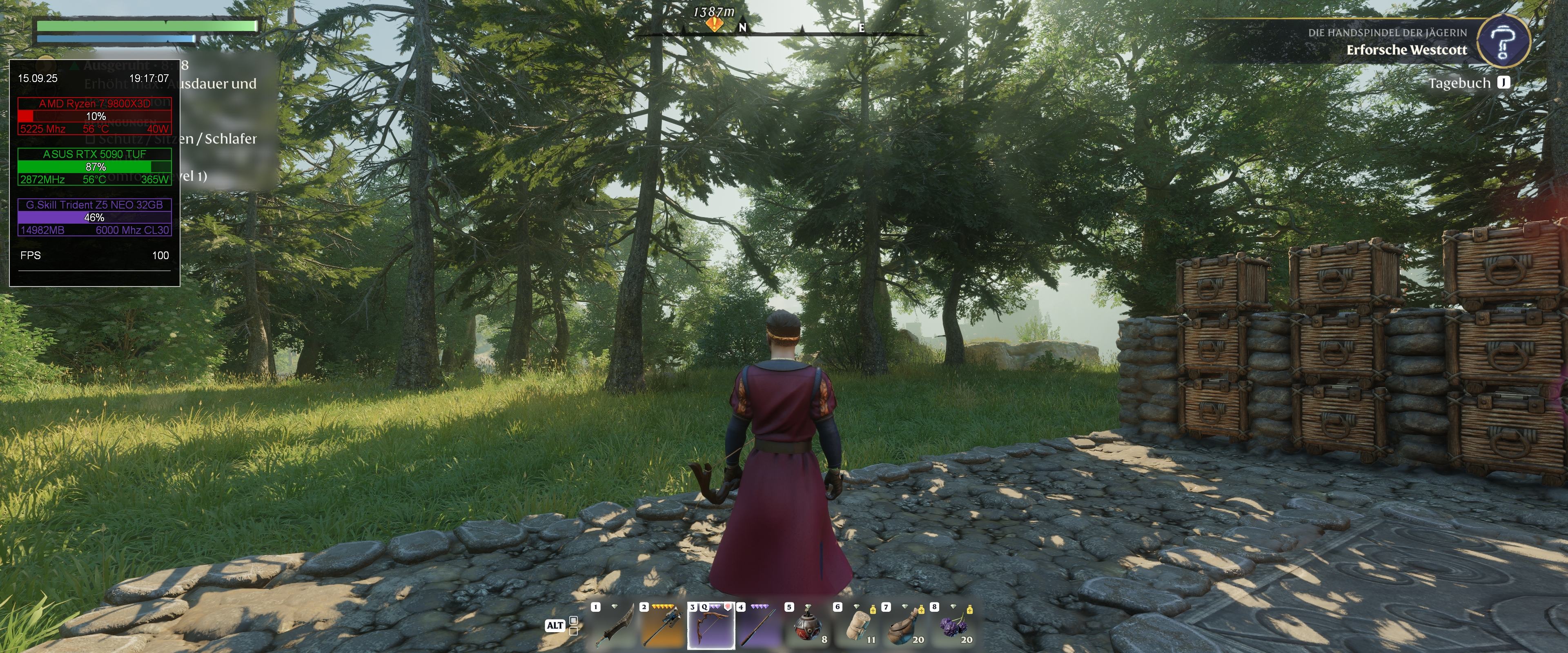Click the RTX 5090 GPU usage panel

tap(94, 166)
